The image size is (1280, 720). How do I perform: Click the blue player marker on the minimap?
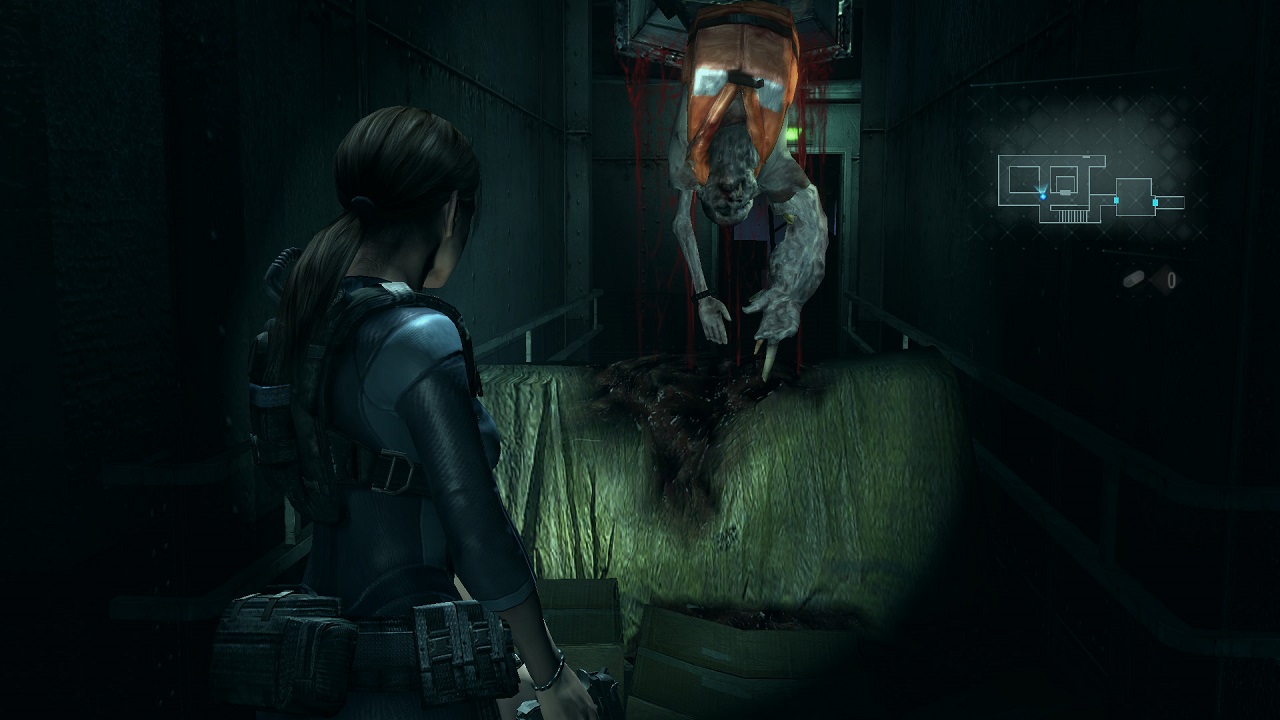[1042, 195]
